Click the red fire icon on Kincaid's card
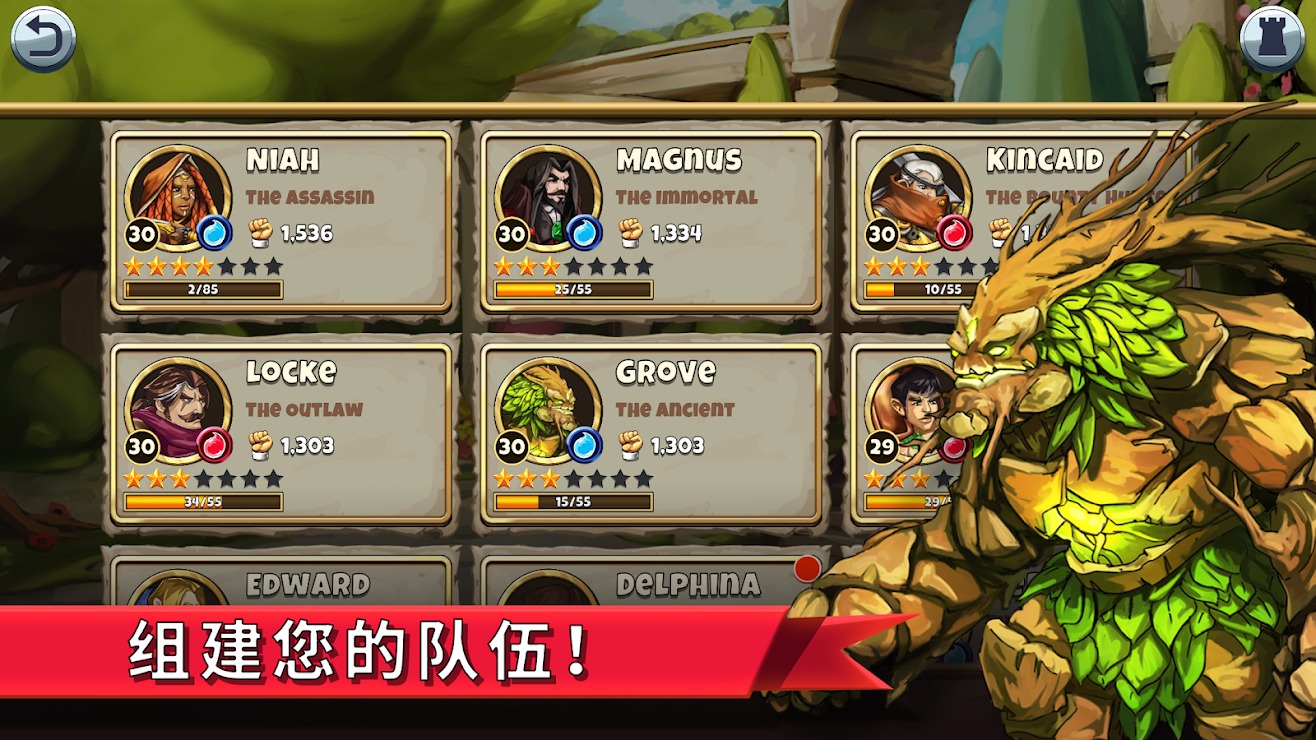 pos(953,231)
